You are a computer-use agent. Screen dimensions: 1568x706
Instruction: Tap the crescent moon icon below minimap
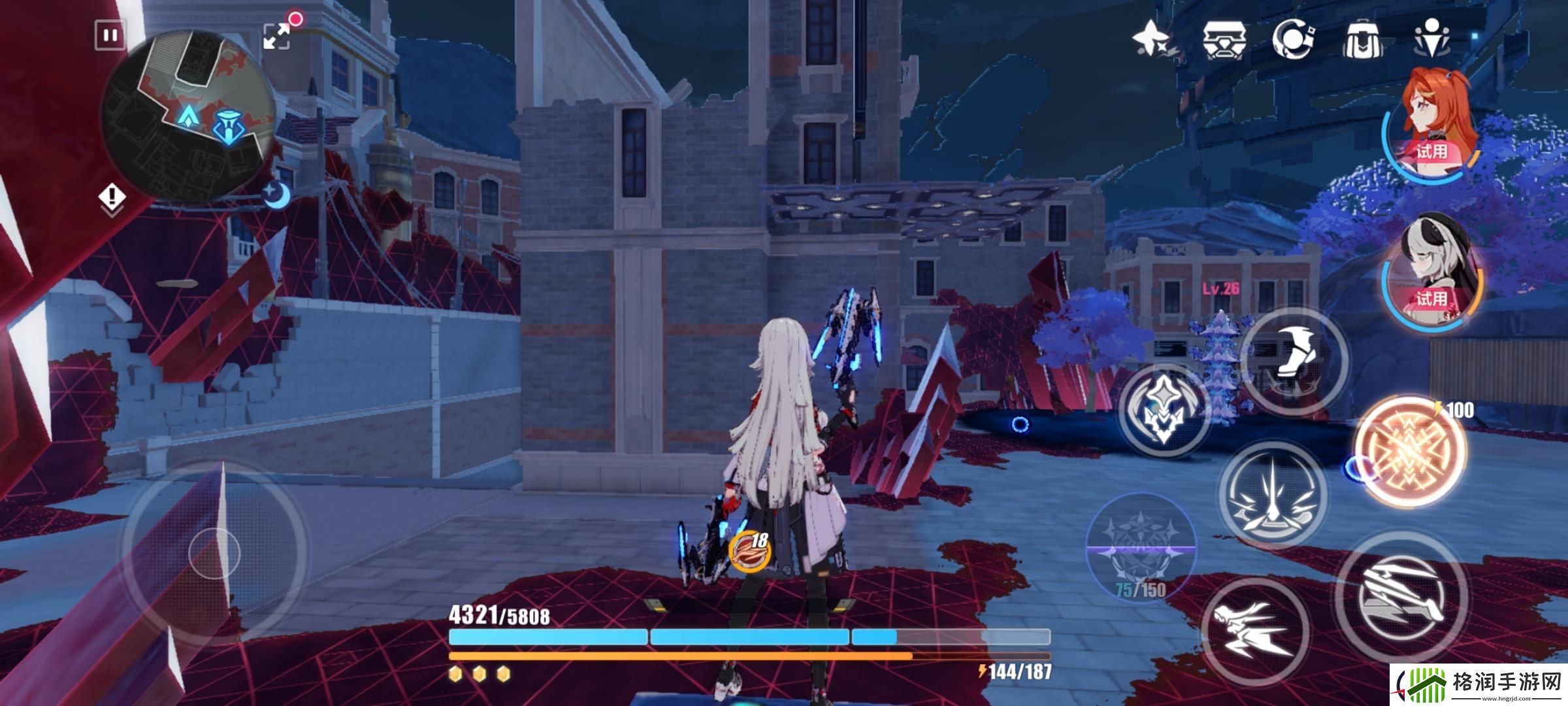[x=278, y=195]
